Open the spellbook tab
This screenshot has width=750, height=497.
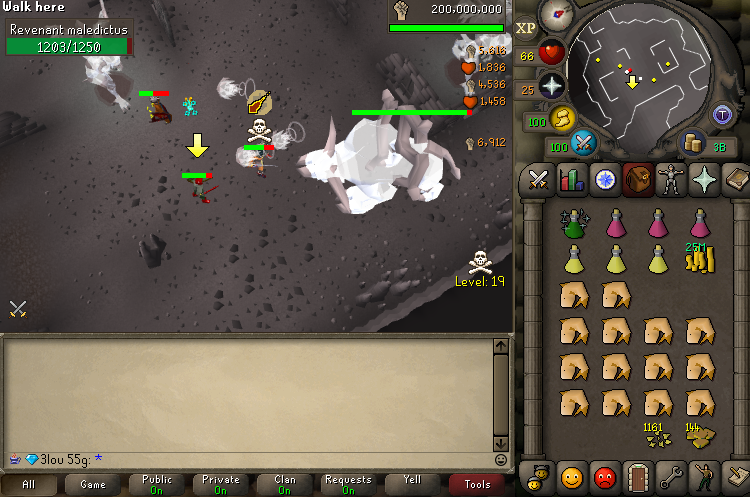click(x=738, y=180)
